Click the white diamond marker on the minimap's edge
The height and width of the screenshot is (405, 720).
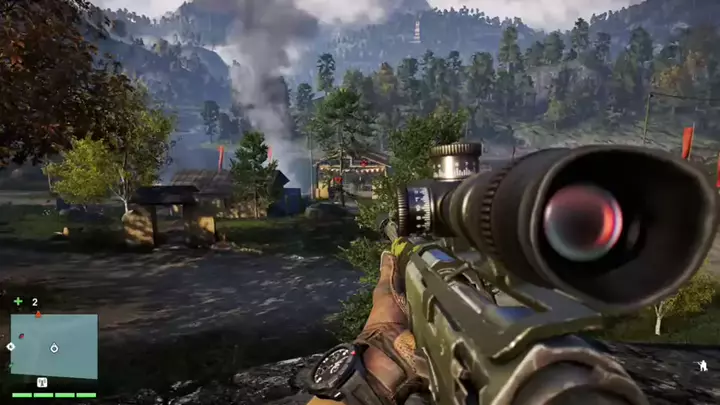(11, 346)
